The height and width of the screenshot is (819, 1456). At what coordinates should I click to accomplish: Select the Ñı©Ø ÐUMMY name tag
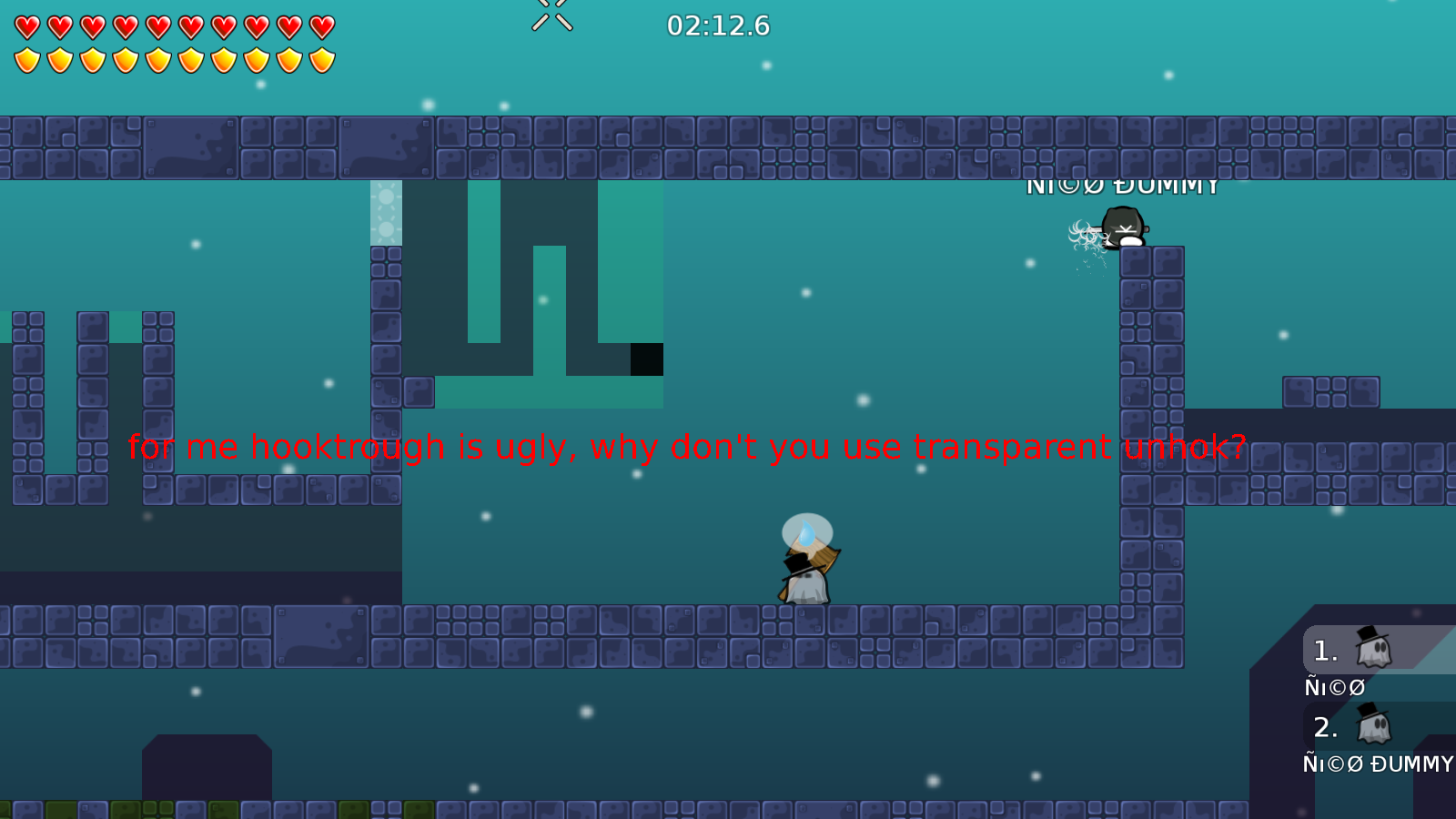1124,186
